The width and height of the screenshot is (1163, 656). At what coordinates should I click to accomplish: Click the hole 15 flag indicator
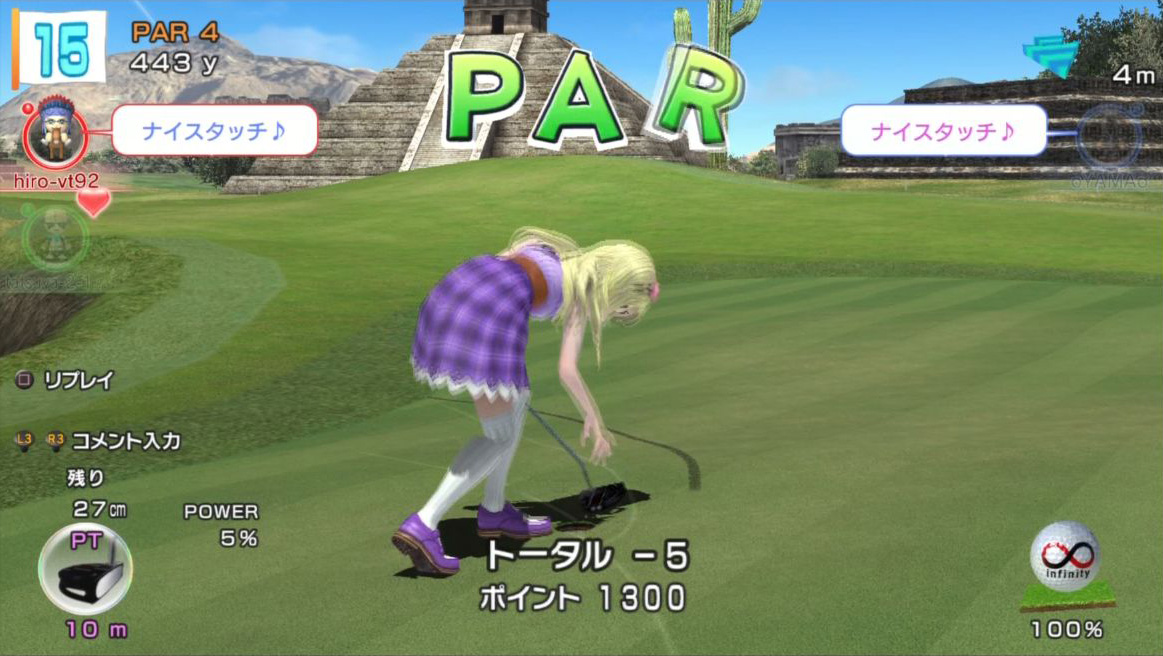(x=59, y=48)
